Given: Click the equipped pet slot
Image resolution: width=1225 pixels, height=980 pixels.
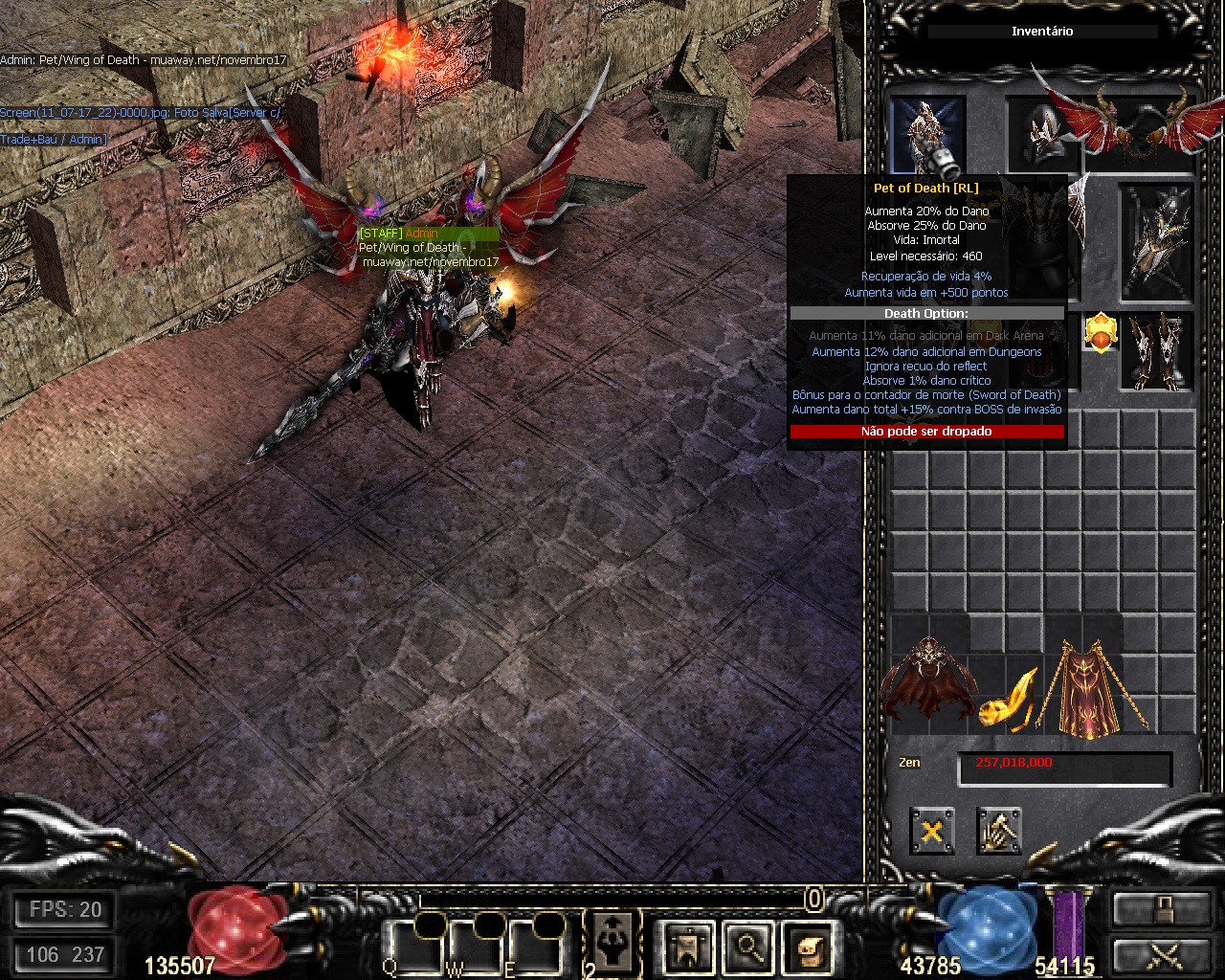Looking at the screenshot, I should (926, 134).
